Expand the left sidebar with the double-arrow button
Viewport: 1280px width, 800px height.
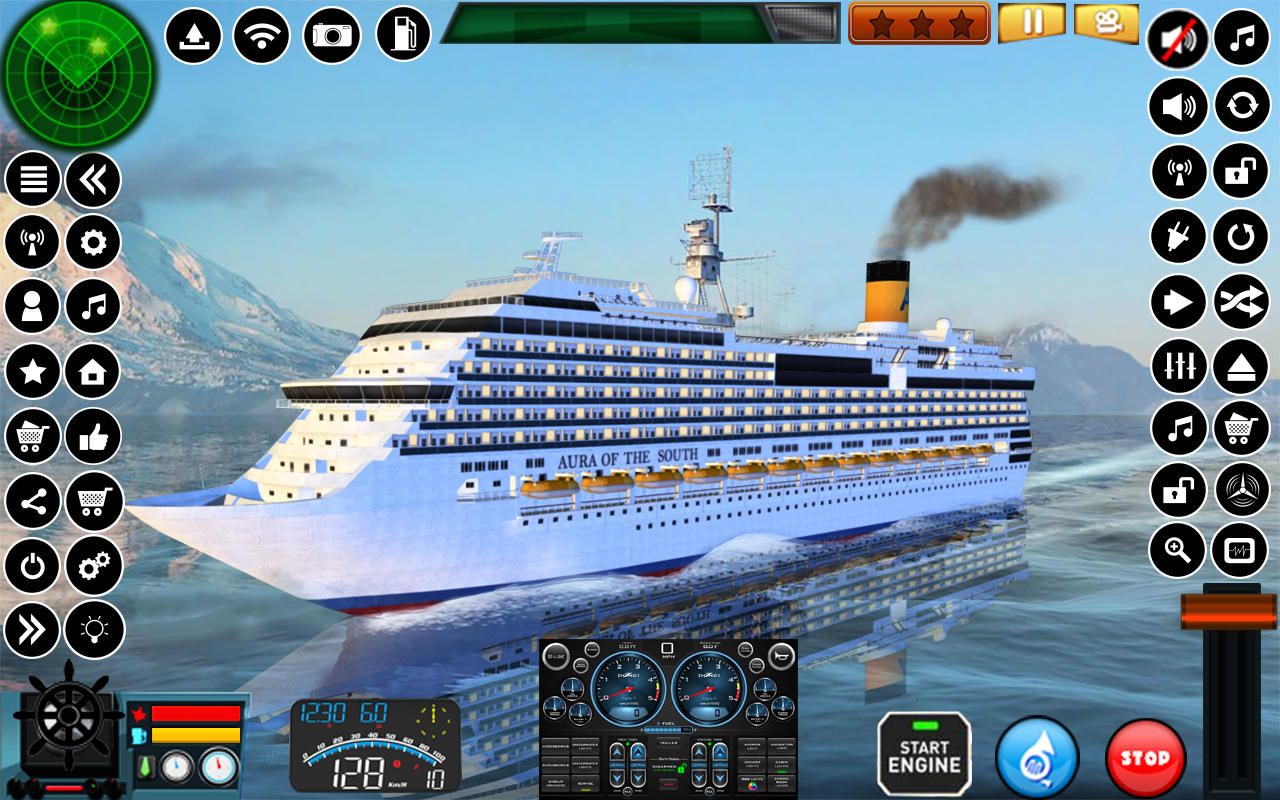(31, 627)
